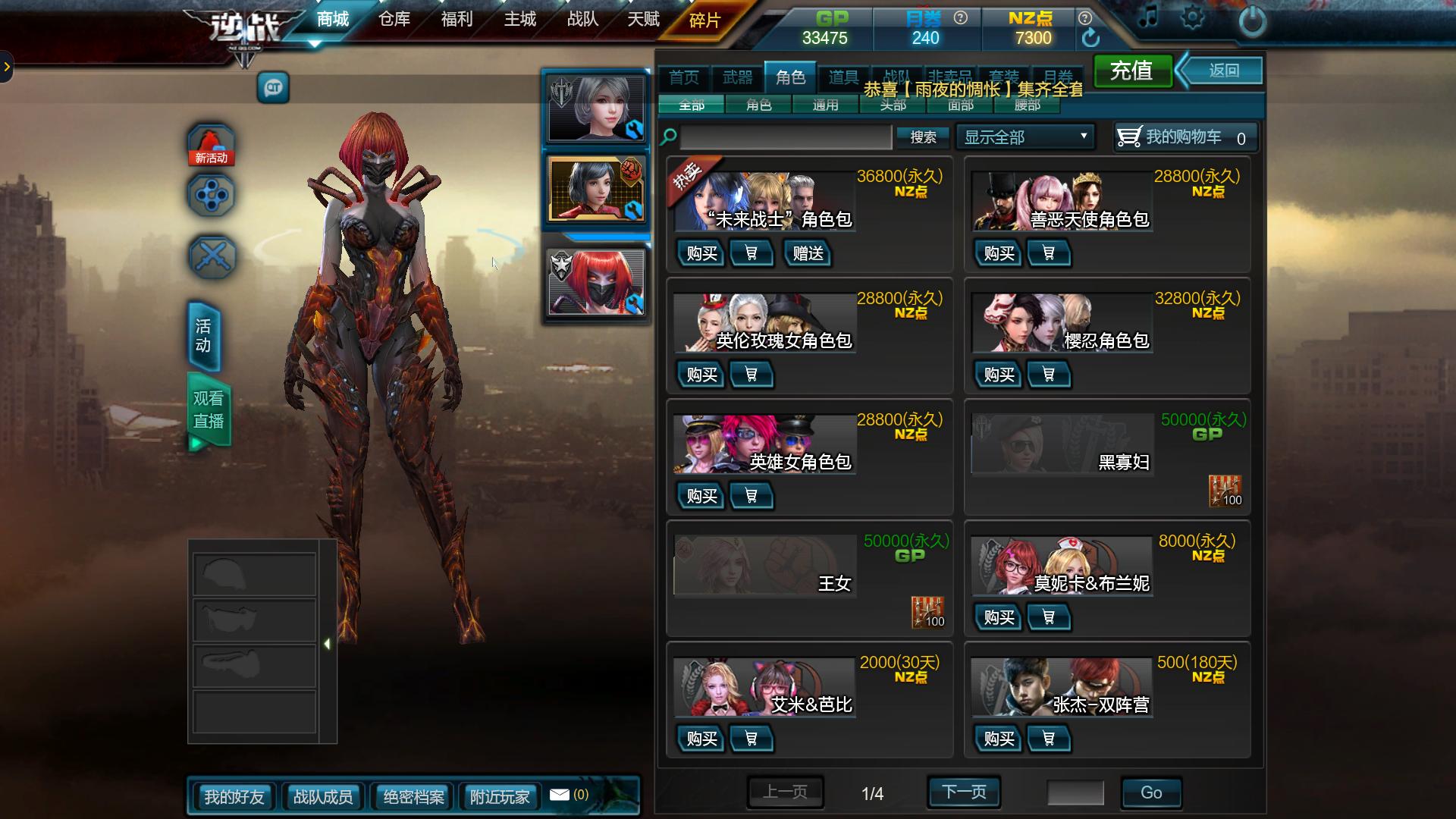
Task: Click the green 充值 recharge button
Action: point(1132,71)
